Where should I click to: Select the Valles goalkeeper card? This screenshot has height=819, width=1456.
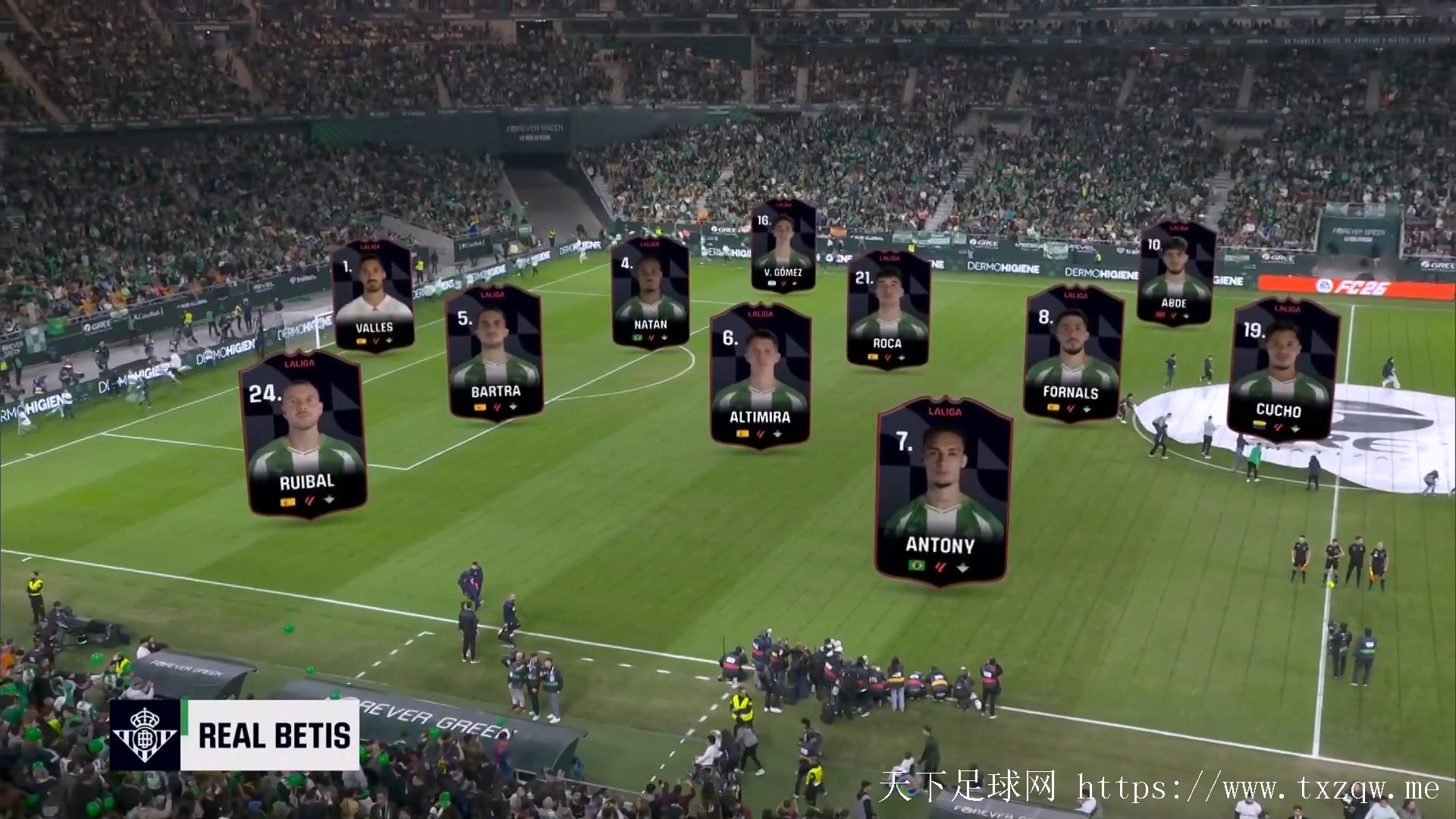373,296
